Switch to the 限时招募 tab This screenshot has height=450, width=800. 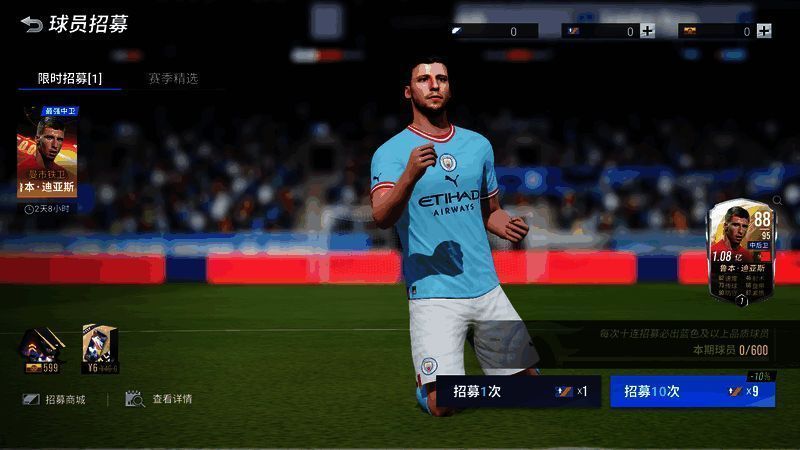click(x=70, y=78)
